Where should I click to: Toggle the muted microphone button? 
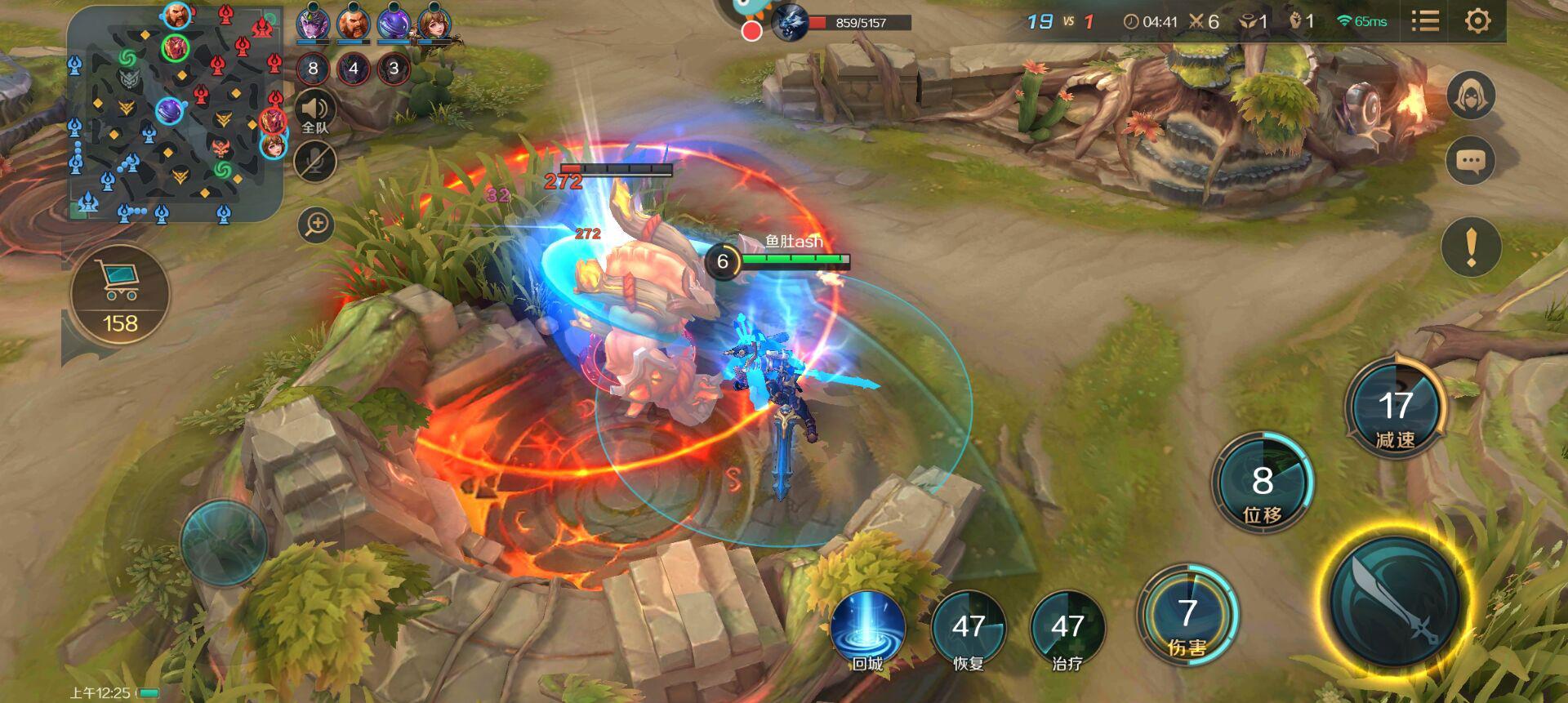click(x=315, y=161)
